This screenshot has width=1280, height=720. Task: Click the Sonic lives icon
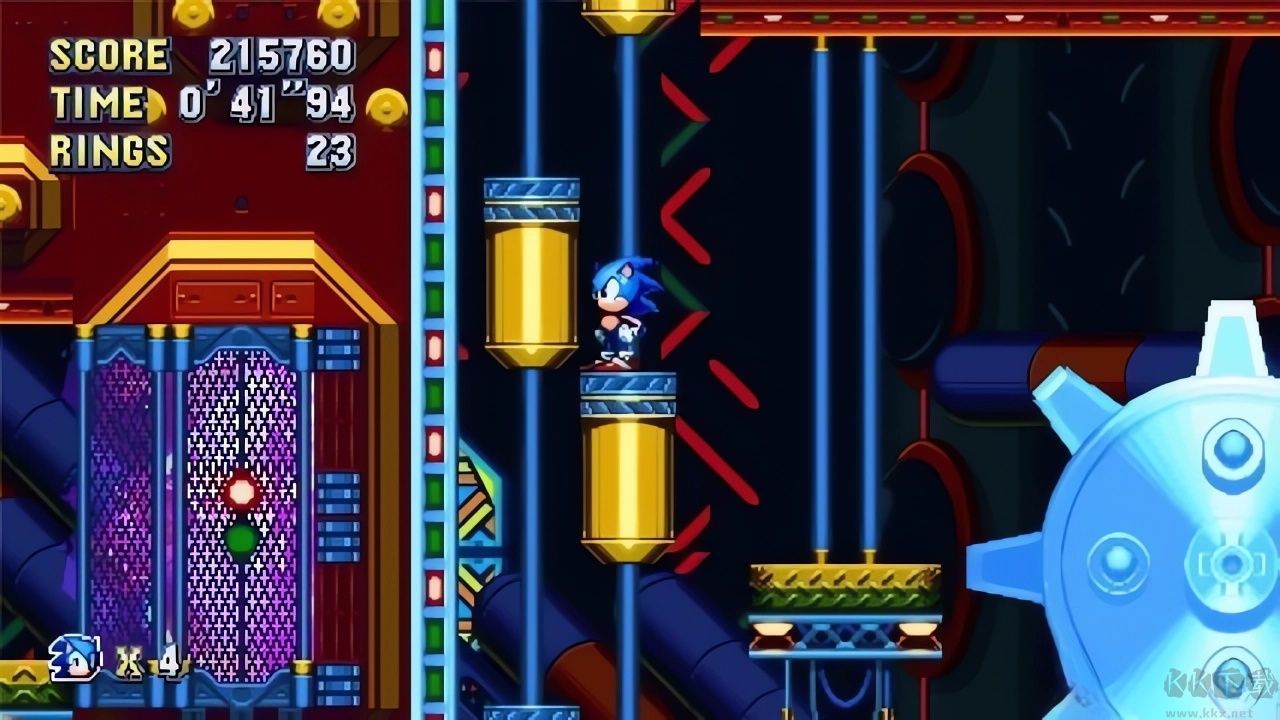point(75,658)
